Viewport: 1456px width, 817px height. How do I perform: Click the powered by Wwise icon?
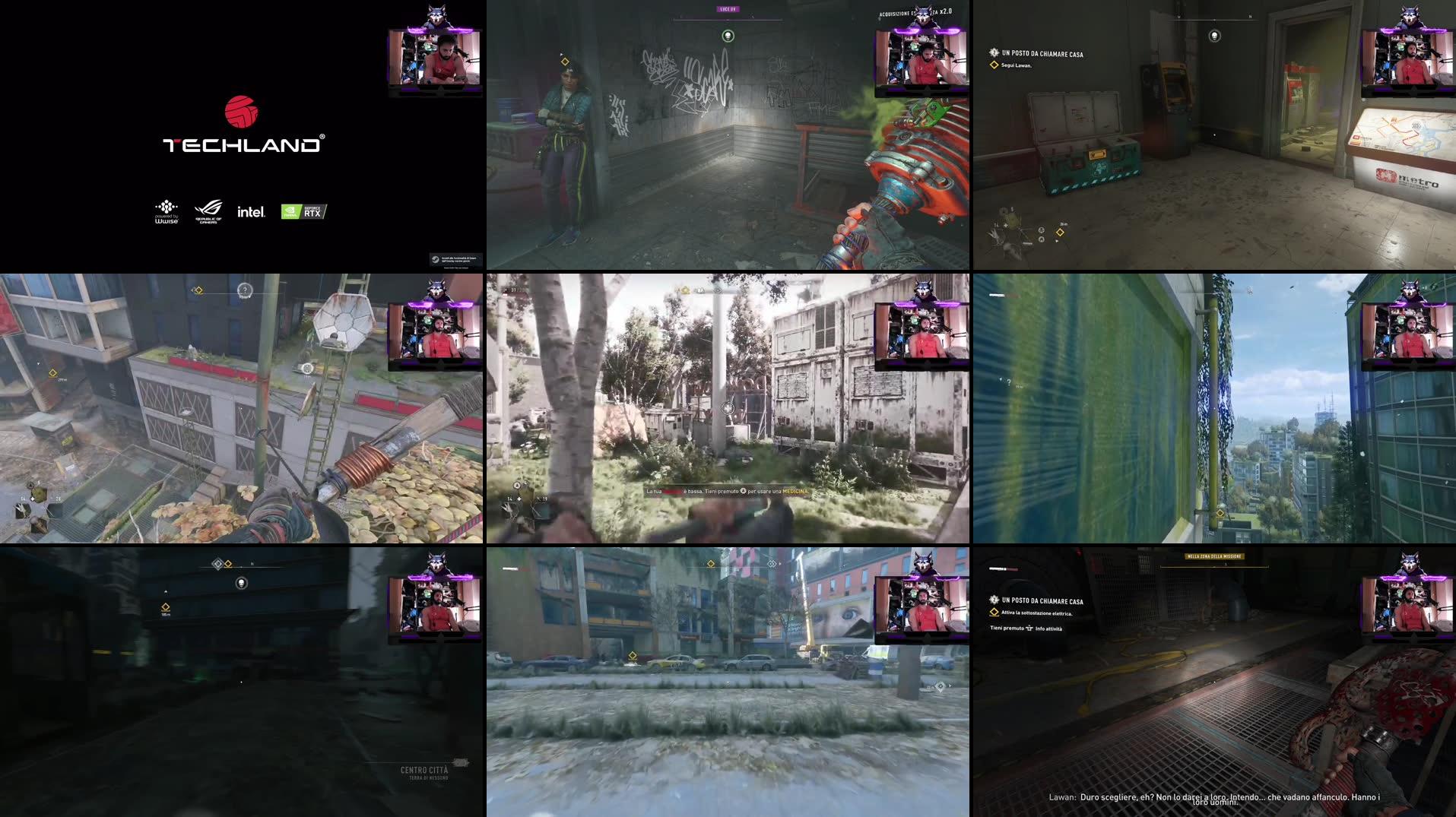[x=166, y=209]
